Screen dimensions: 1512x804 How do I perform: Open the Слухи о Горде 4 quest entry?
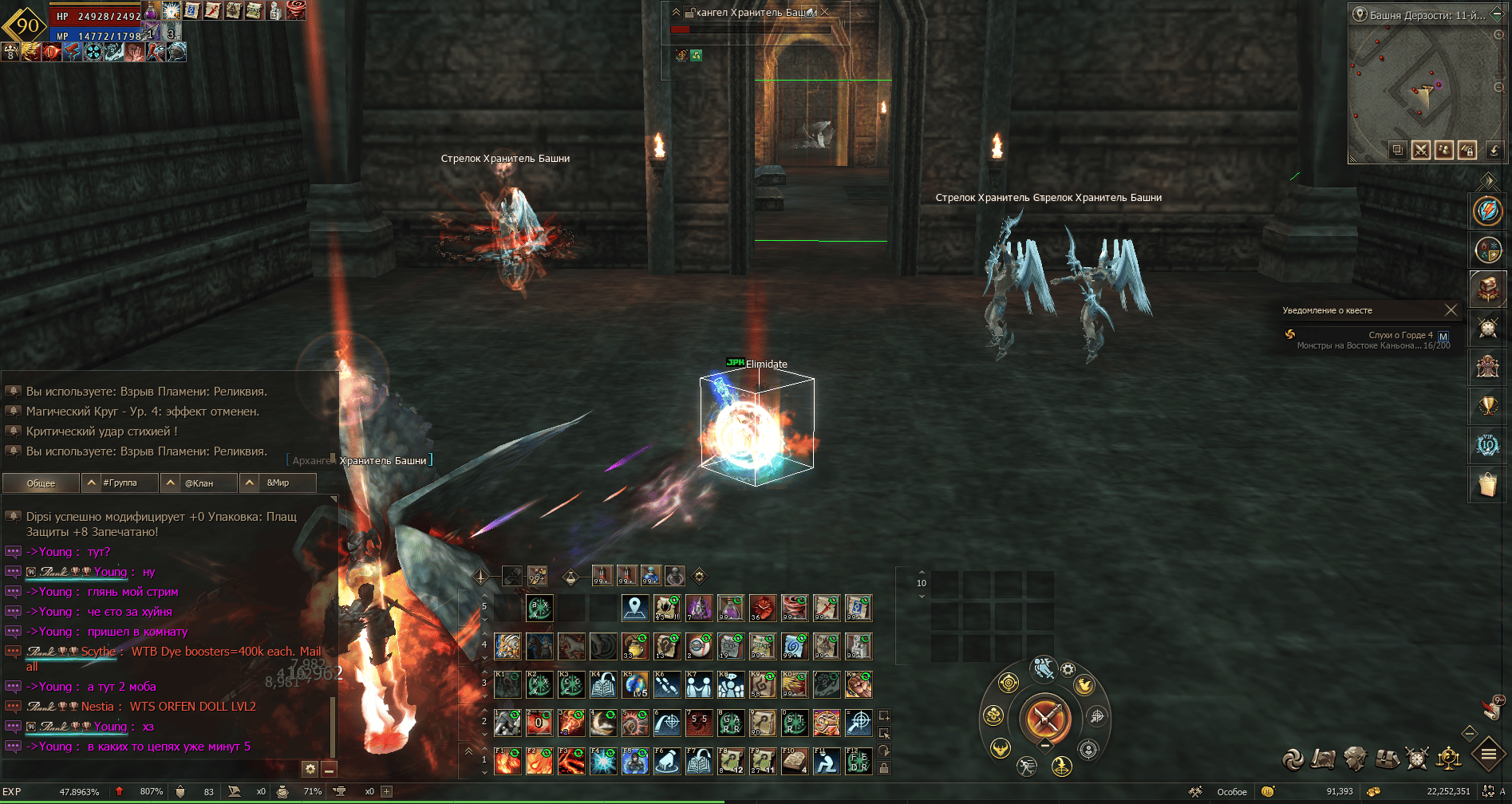(1400, 335)
